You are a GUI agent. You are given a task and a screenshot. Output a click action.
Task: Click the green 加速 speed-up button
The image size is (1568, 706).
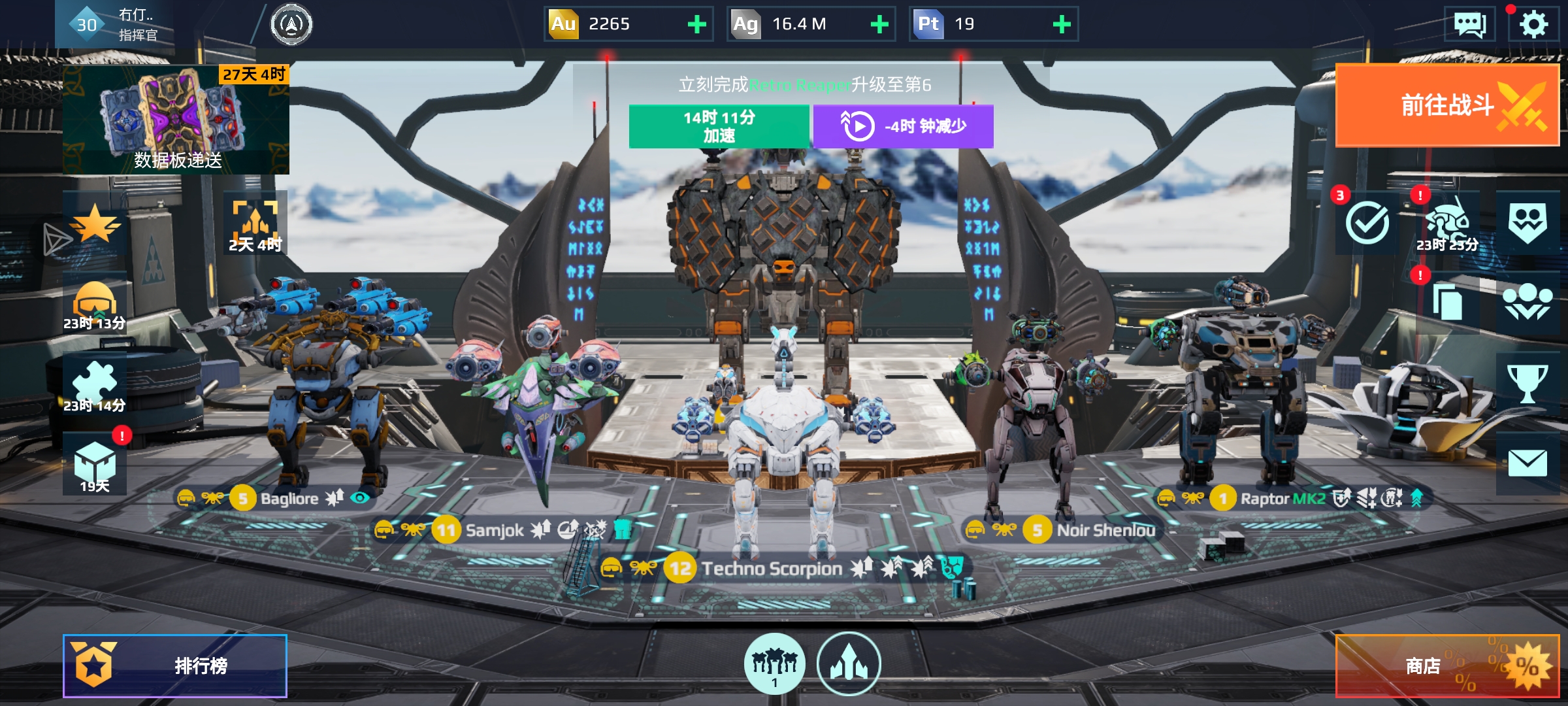(719, 126)
